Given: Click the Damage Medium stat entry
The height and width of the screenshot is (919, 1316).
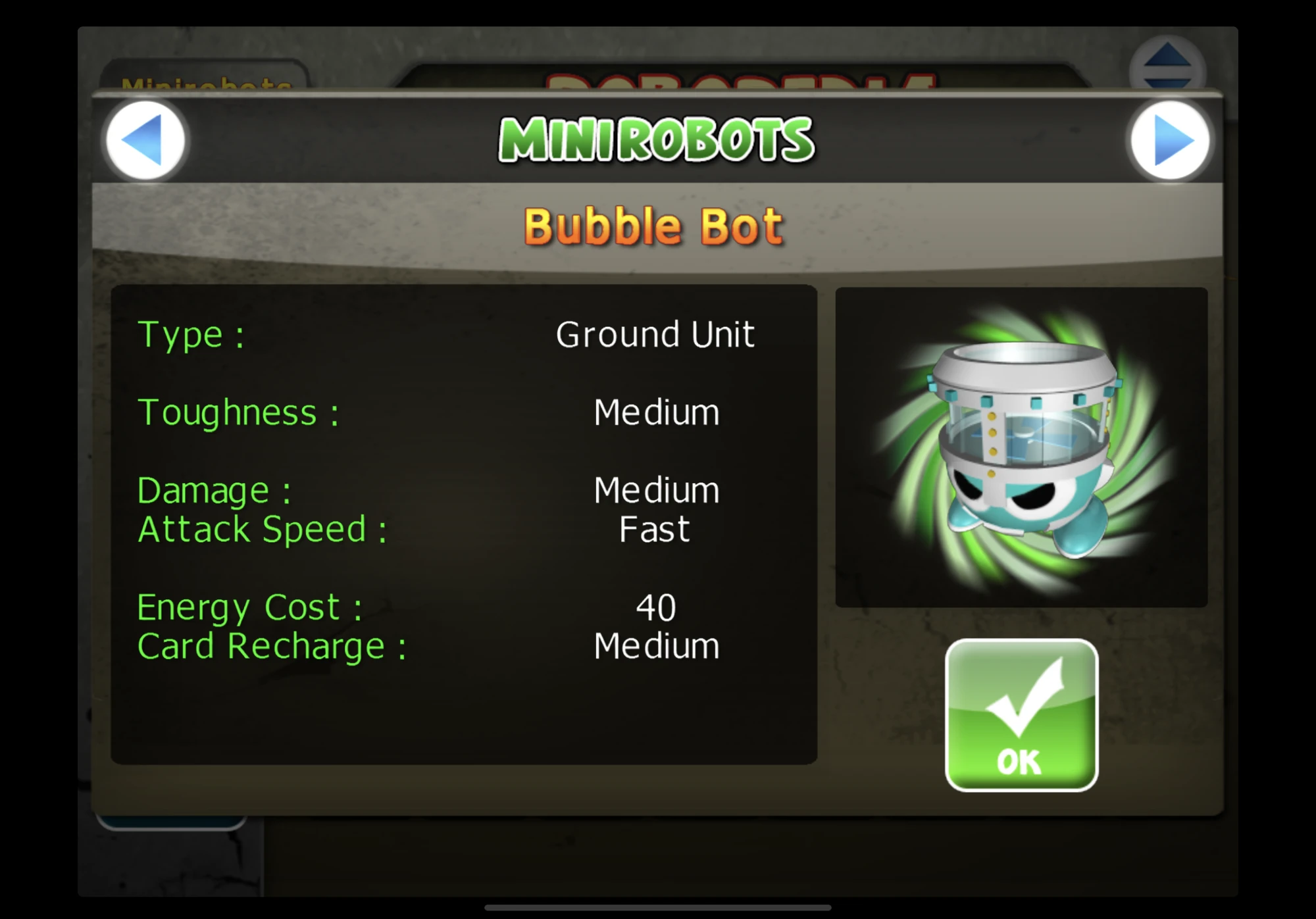Looking at the screenshot, I should coord(655,489).
